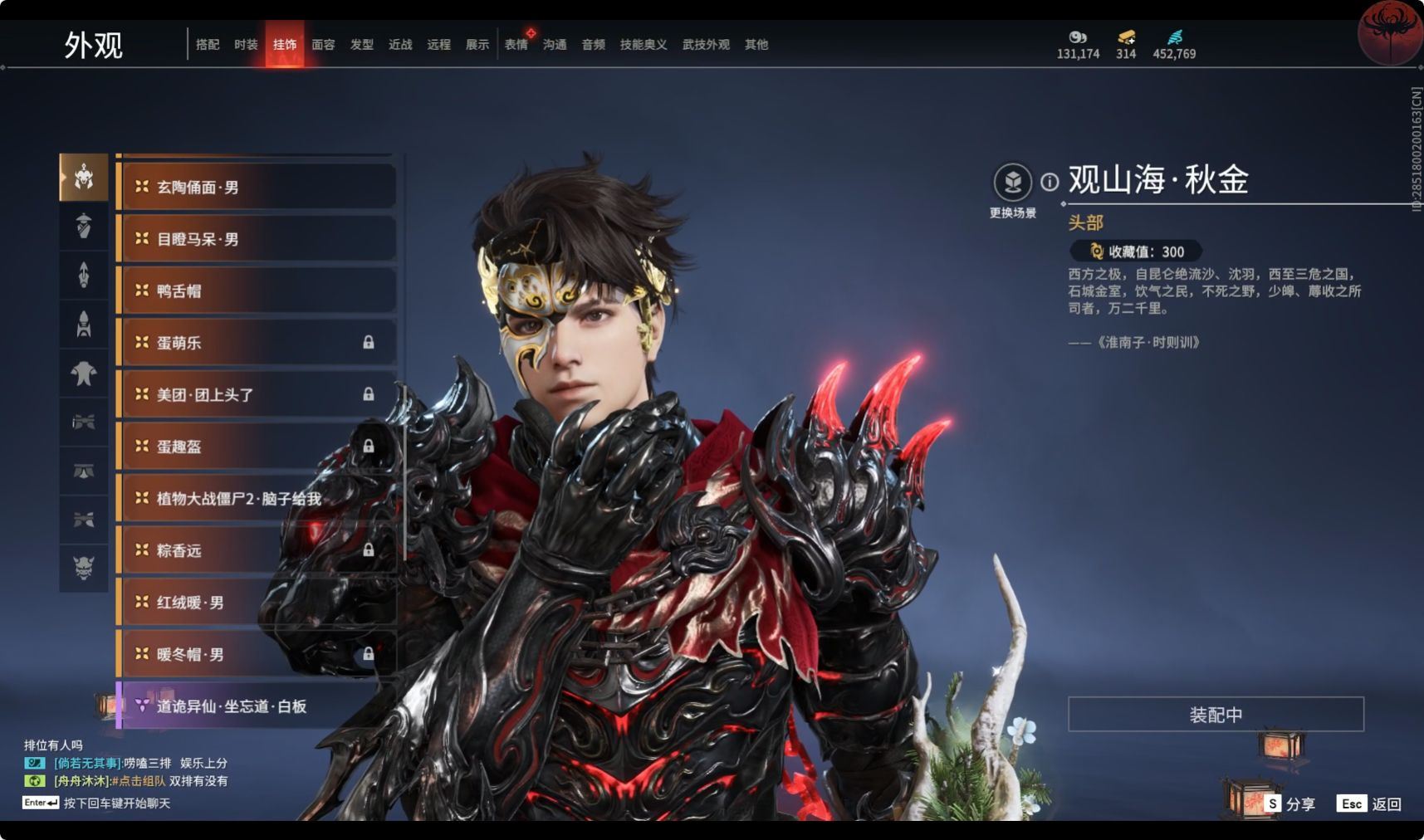Switch to the 发型 tab

click(x=362, y=45)
